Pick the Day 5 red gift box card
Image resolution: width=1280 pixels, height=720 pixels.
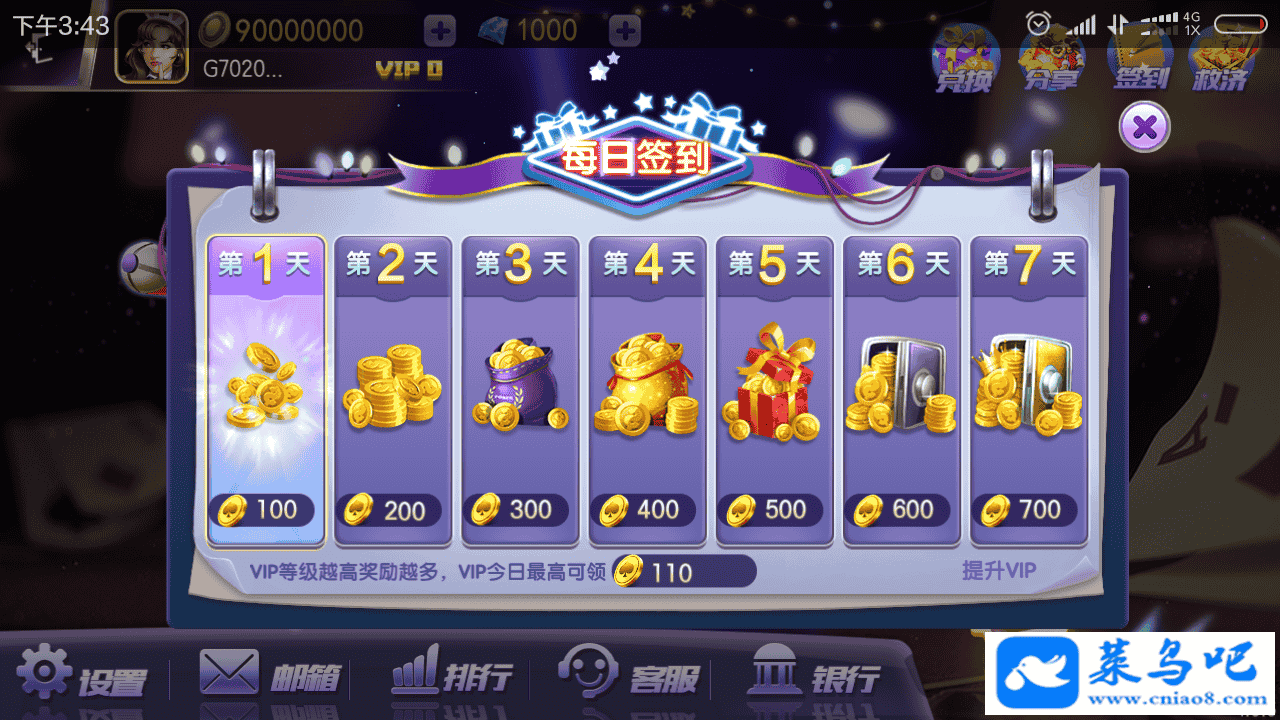[774, 392]
